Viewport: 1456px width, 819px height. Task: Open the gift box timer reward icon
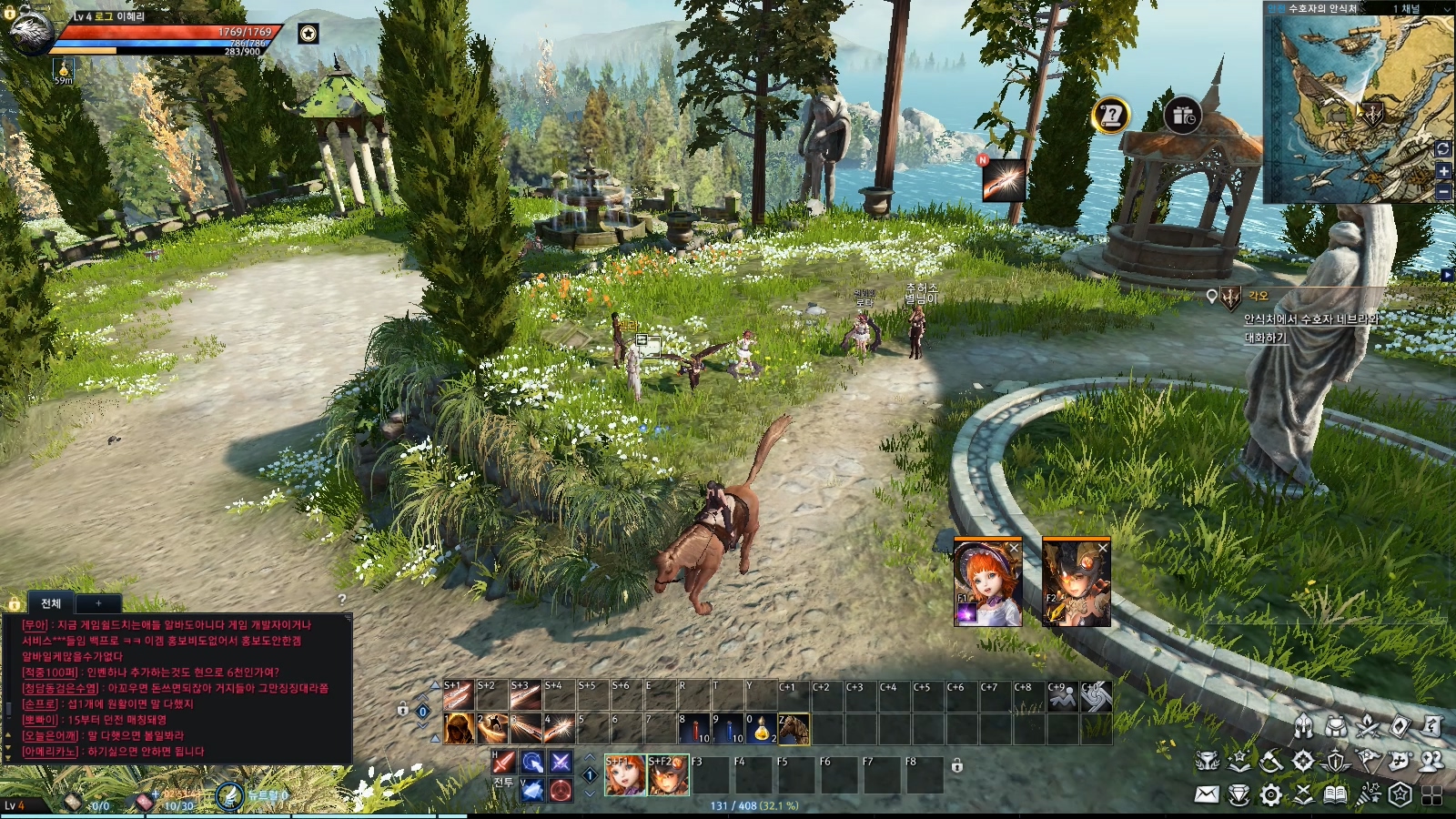pyautogui.click(x=1182, y=116)
